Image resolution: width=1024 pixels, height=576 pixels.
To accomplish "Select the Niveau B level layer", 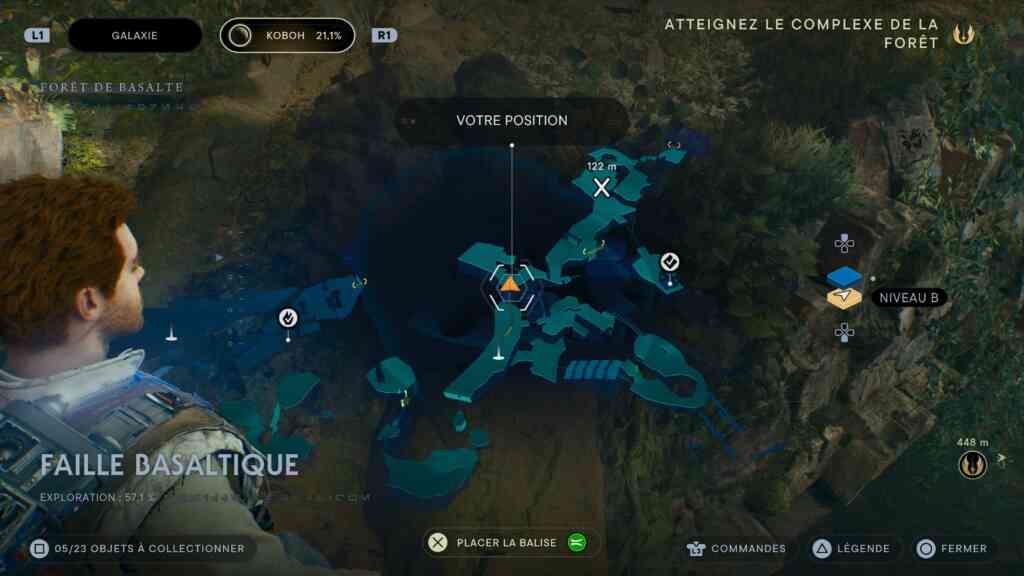I will (x=845, y=298).
